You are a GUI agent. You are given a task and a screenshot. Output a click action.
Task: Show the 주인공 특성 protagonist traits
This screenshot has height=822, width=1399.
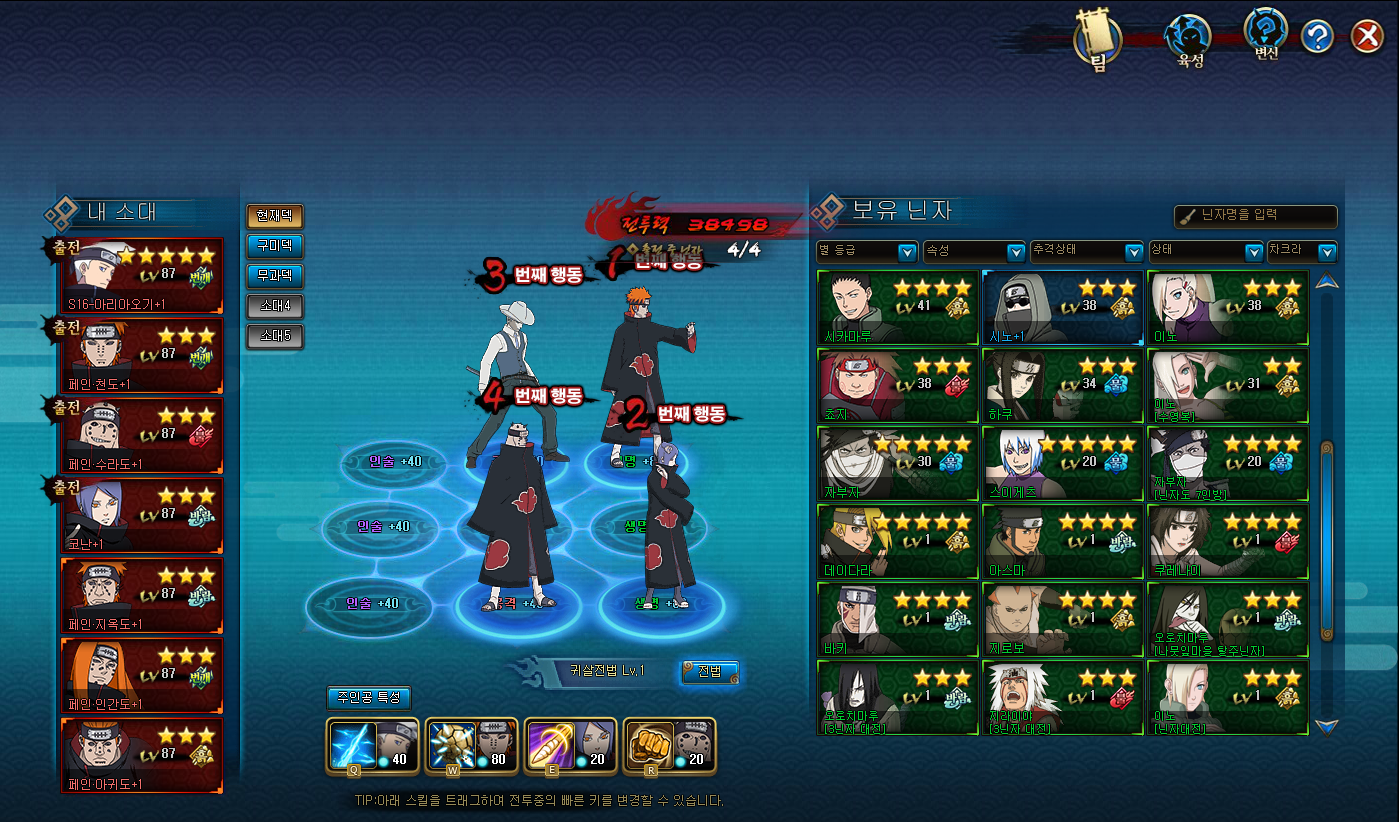pyautogui.click(x=368, y=698)
